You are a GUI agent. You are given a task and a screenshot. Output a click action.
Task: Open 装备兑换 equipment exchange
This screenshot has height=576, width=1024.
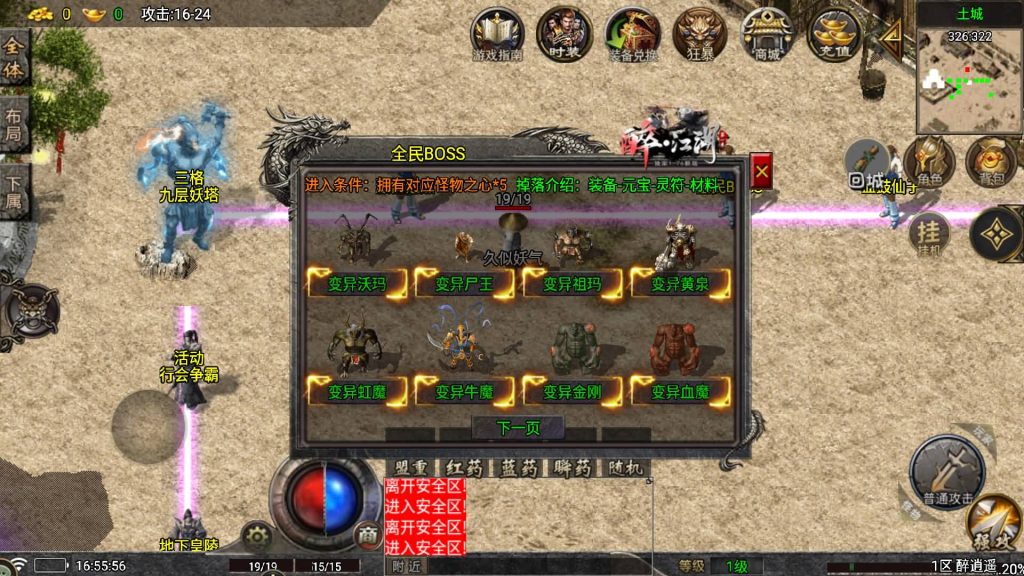coord(632,35)
